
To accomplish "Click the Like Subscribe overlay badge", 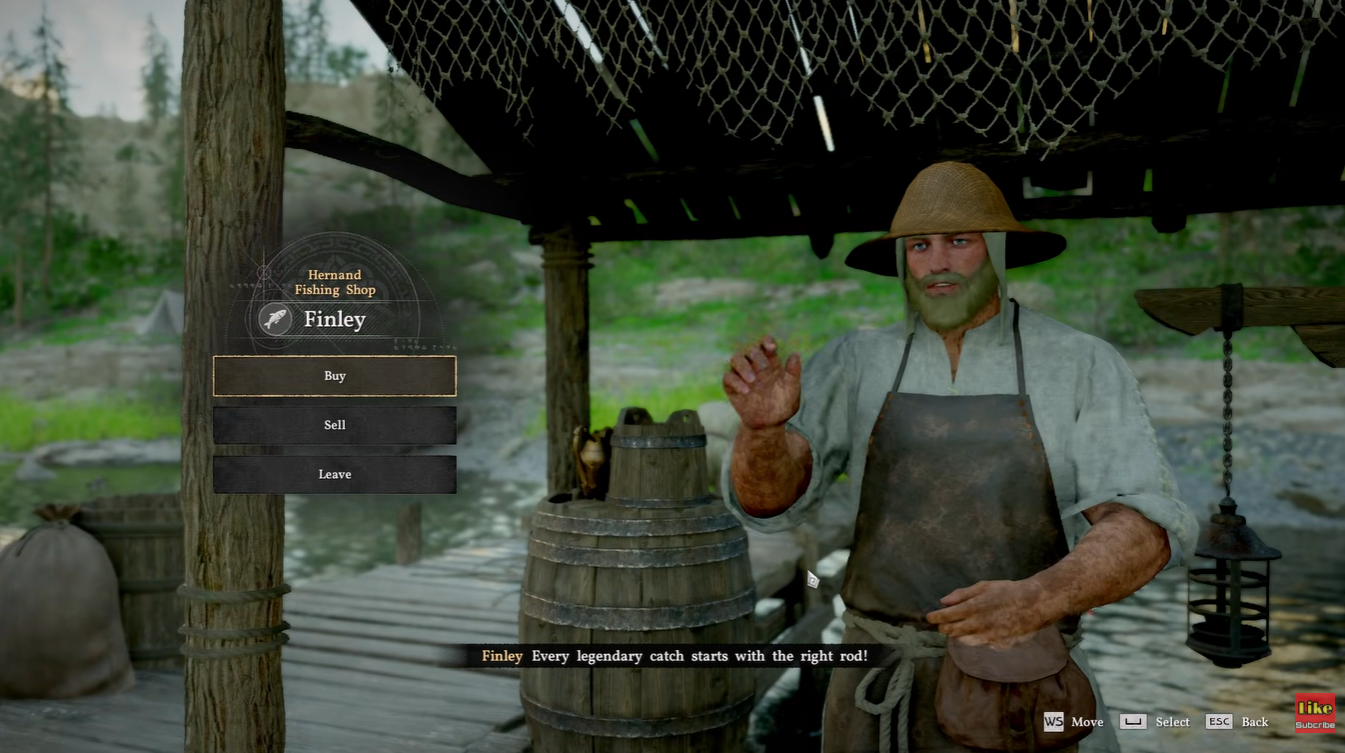I will tap(1314, 713).
